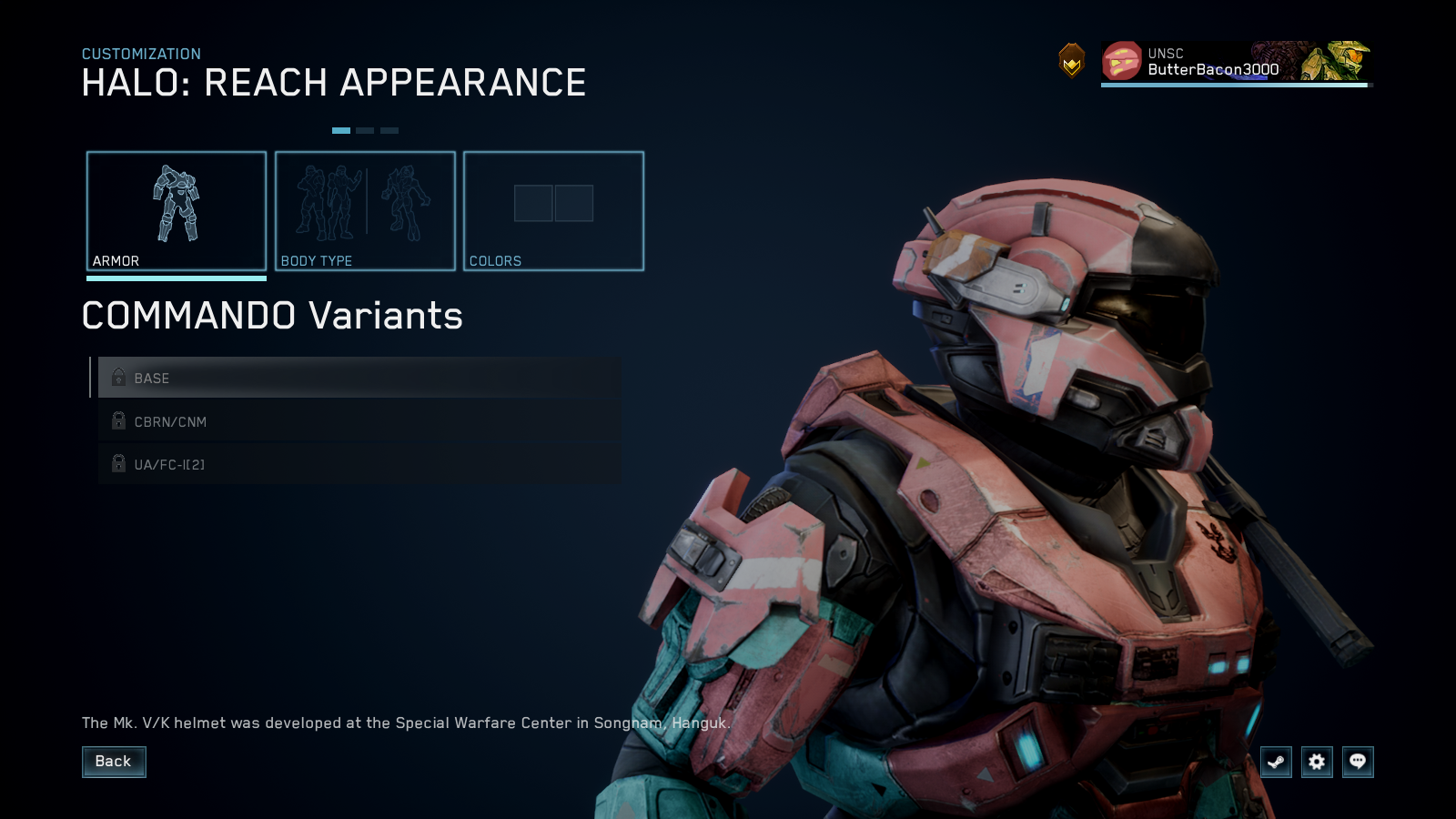Click the COLORS swatch squares icon
This screenshot has width=1456, height=819.
(553, 205)
